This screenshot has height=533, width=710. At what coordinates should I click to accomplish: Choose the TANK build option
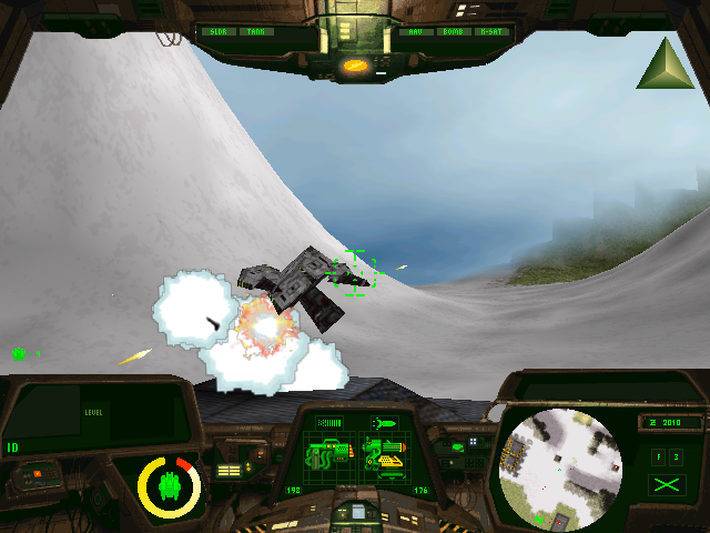click(x=256, y=32)
